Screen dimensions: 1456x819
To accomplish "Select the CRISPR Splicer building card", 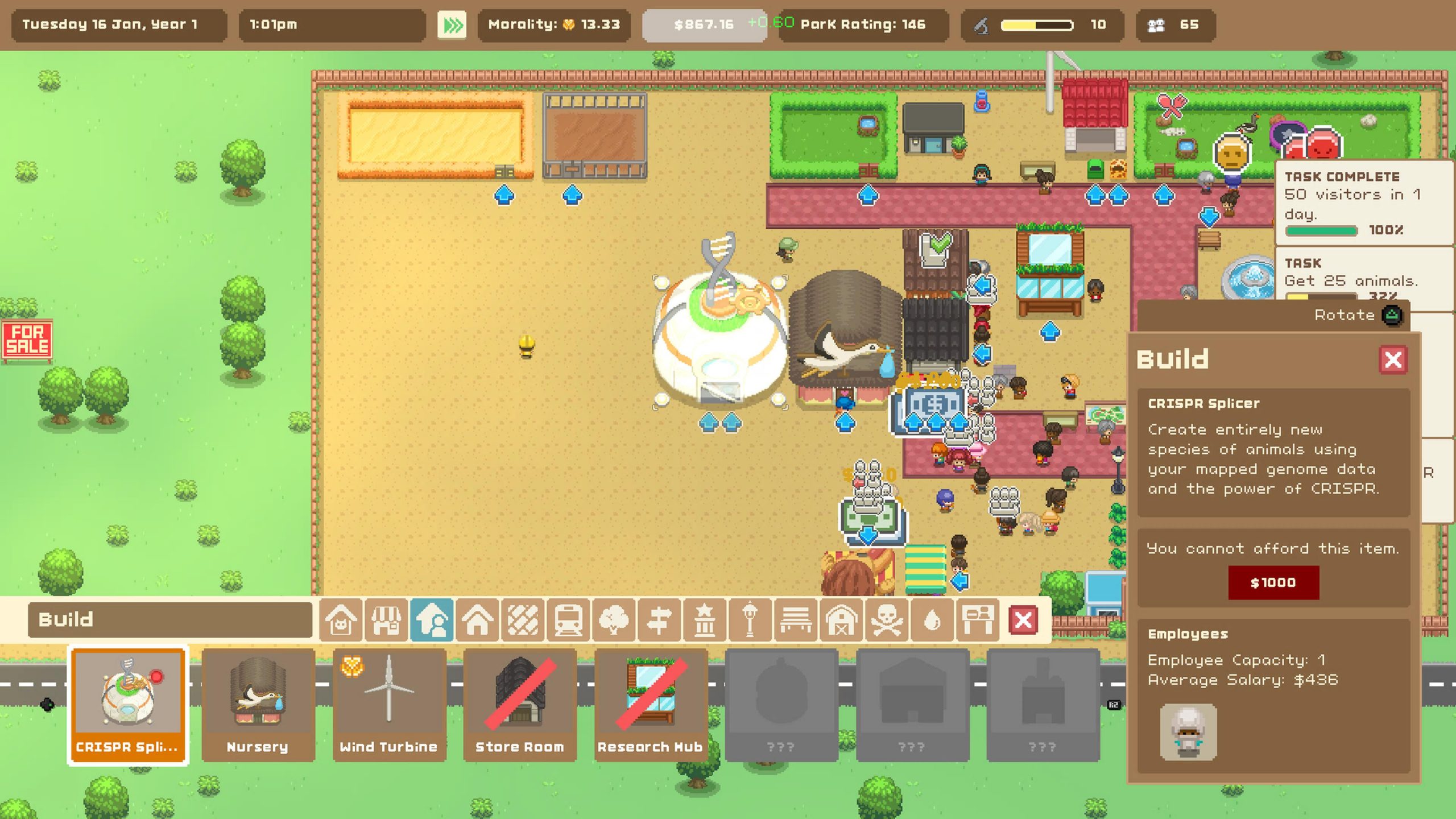I will click(128, 705).
